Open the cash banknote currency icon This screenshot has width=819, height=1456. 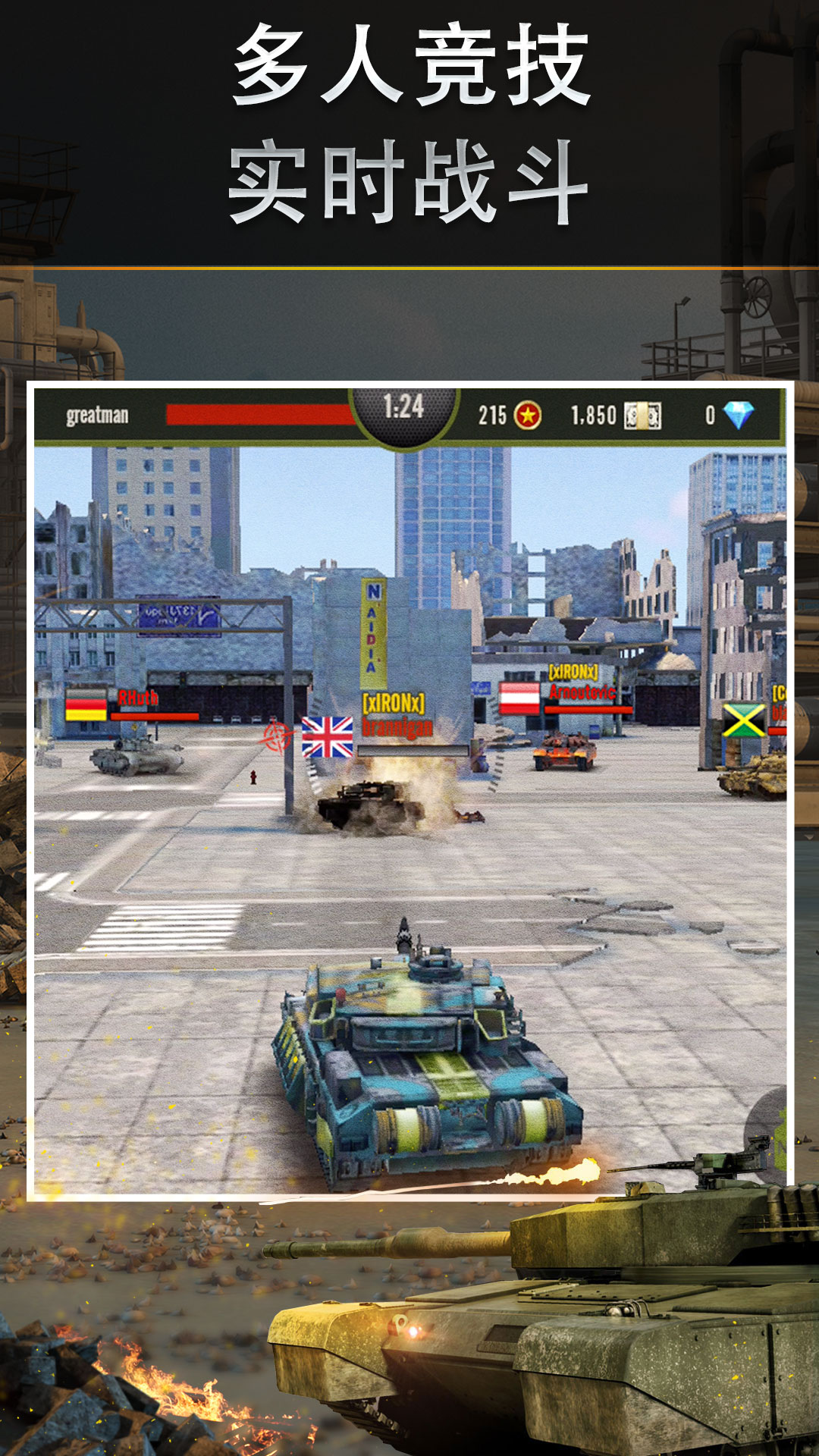pos(642,416)
